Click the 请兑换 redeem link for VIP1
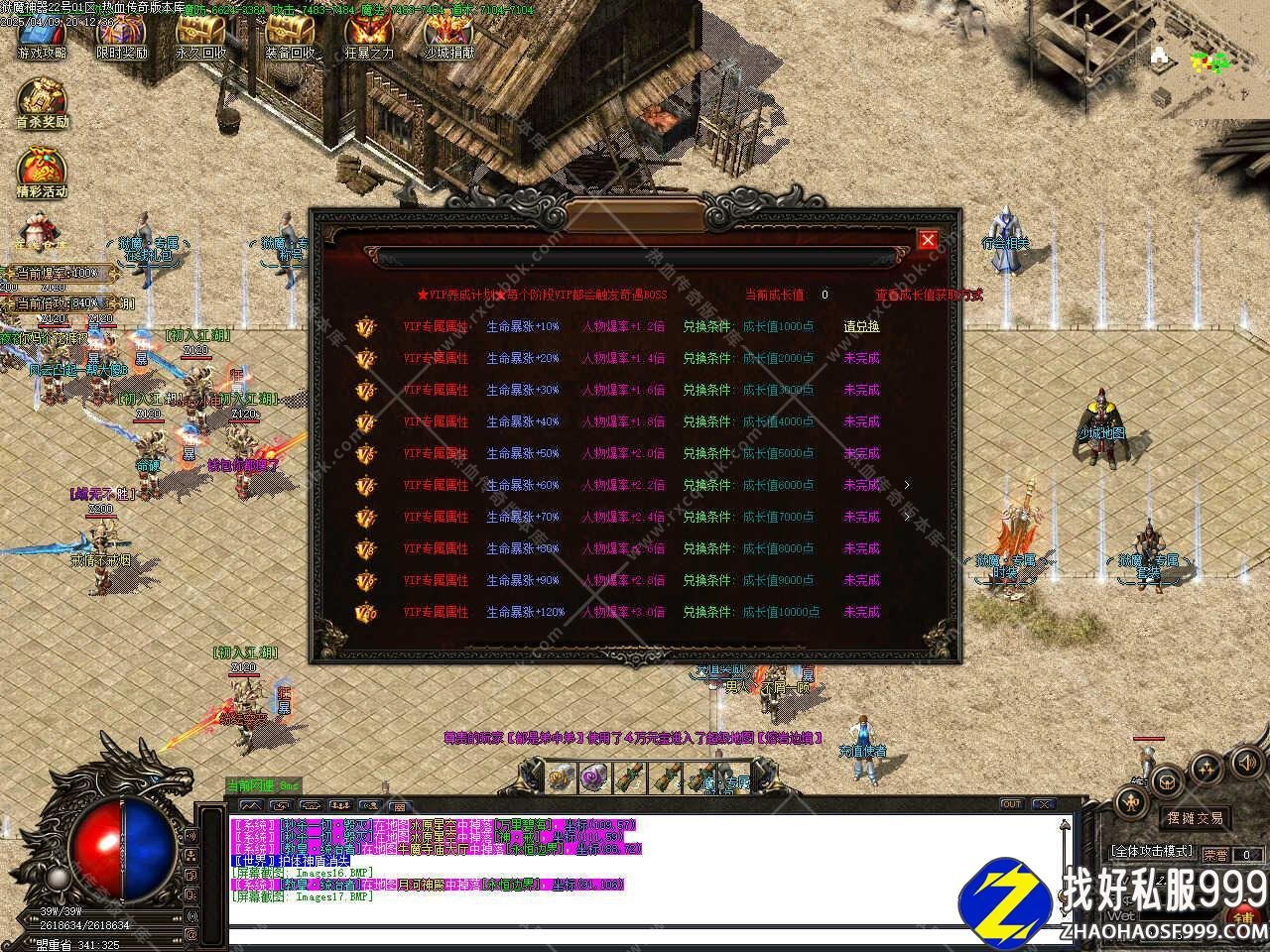Screen dimensions: 1270x952 (861, 326)
